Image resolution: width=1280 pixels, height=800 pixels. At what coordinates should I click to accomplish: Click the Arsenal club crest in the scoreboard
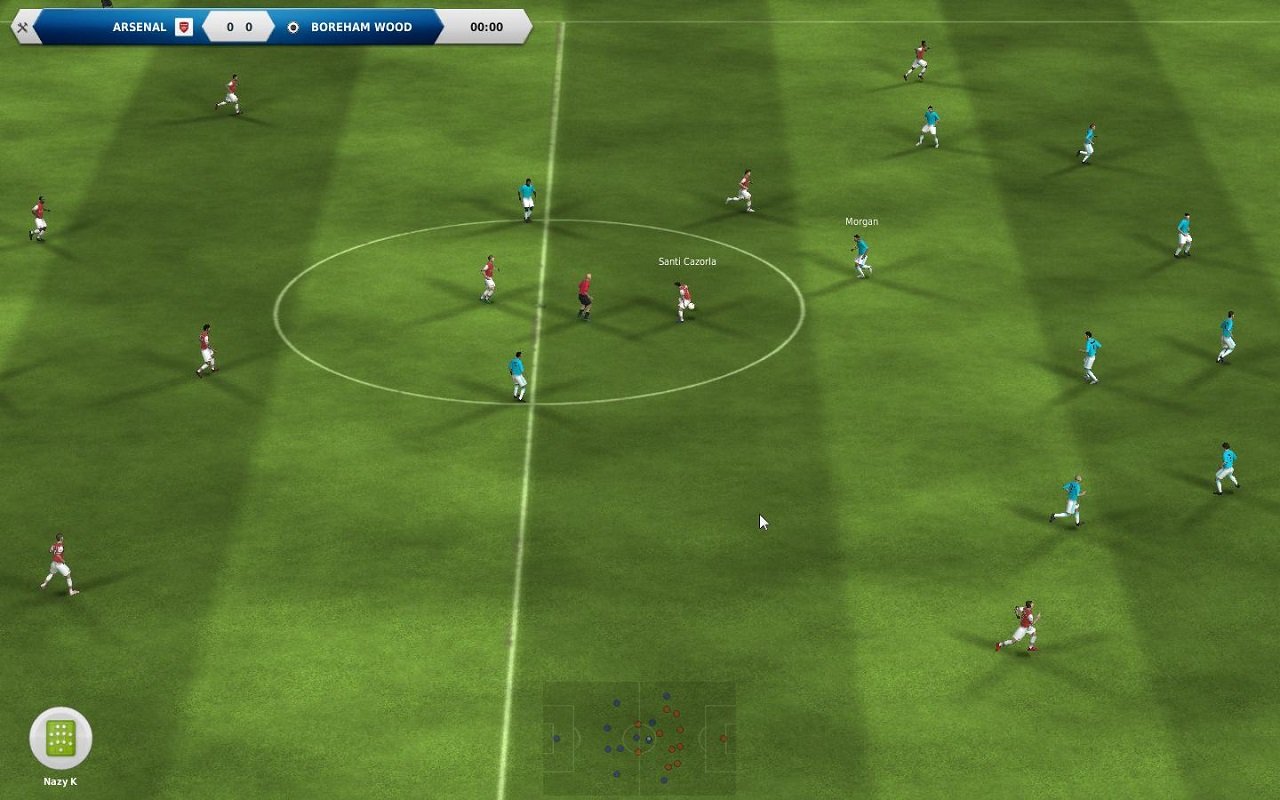(x=182, y=27)
